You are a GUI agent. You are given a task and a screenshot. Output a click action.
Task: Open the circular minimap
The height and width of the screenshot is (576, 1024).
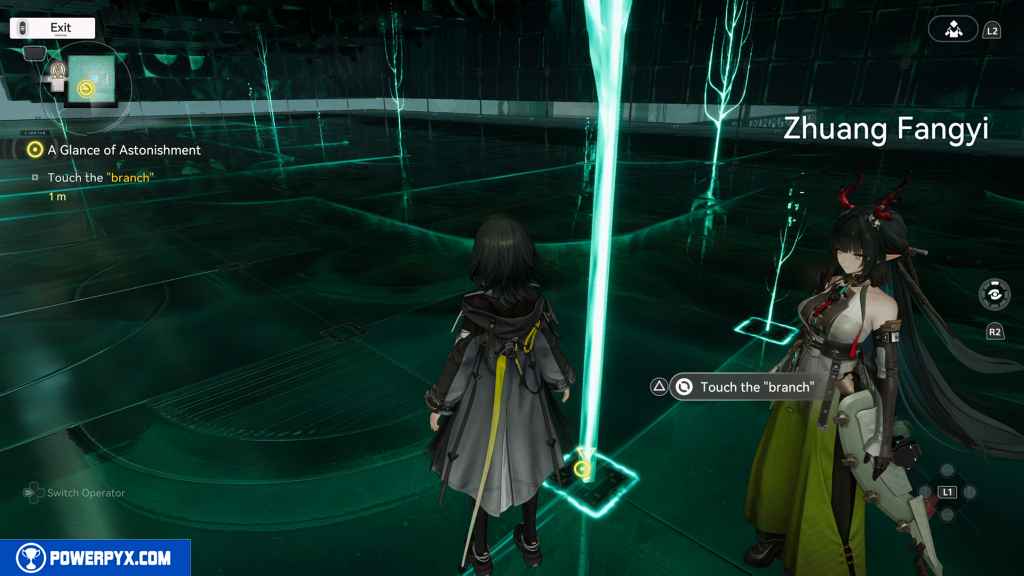84,81
